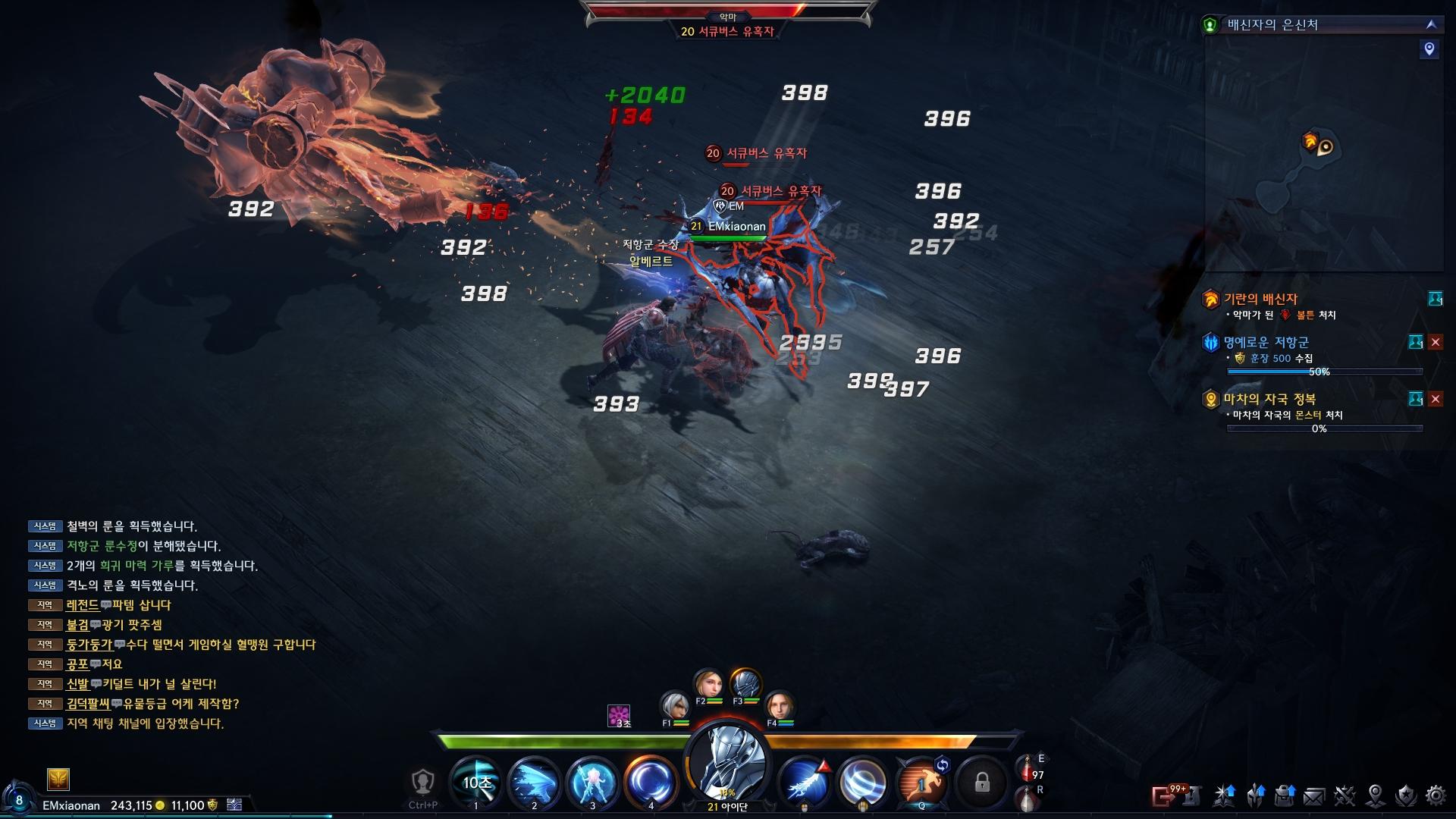Collapse the minimap with the arrow button

[1431, 24]
